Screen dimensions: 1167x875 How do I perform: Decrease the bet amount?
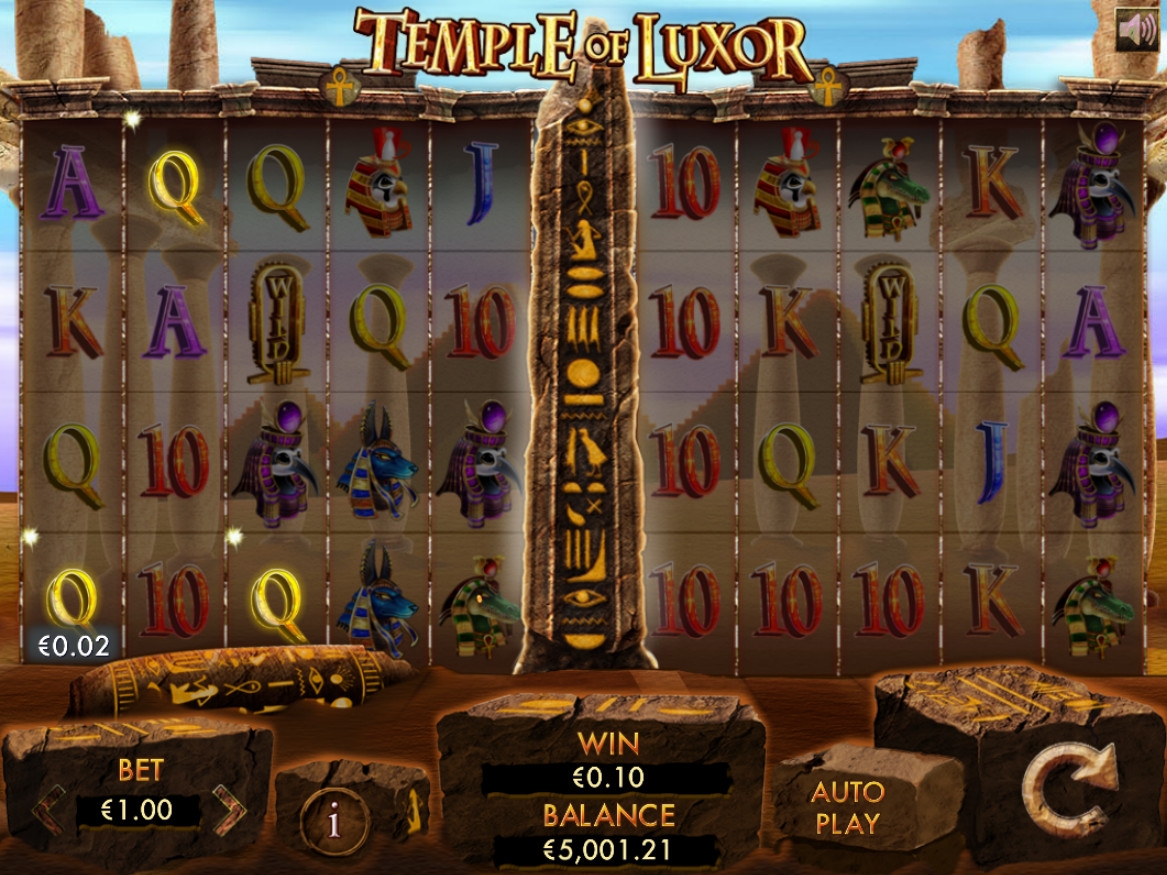[48, 809]
